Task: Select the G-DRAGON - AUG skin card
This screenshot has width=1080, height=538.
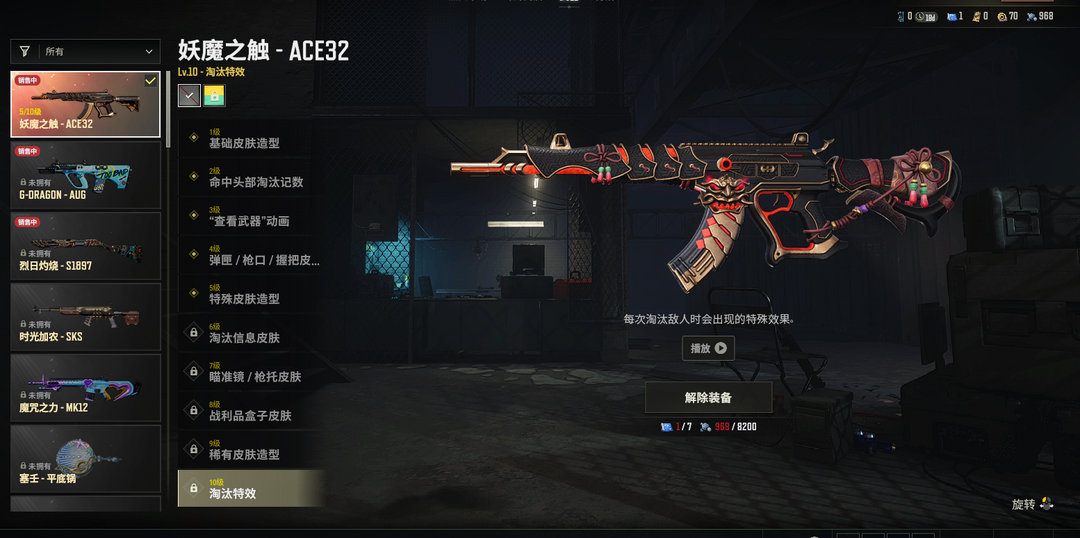Action: pos(85,174)
